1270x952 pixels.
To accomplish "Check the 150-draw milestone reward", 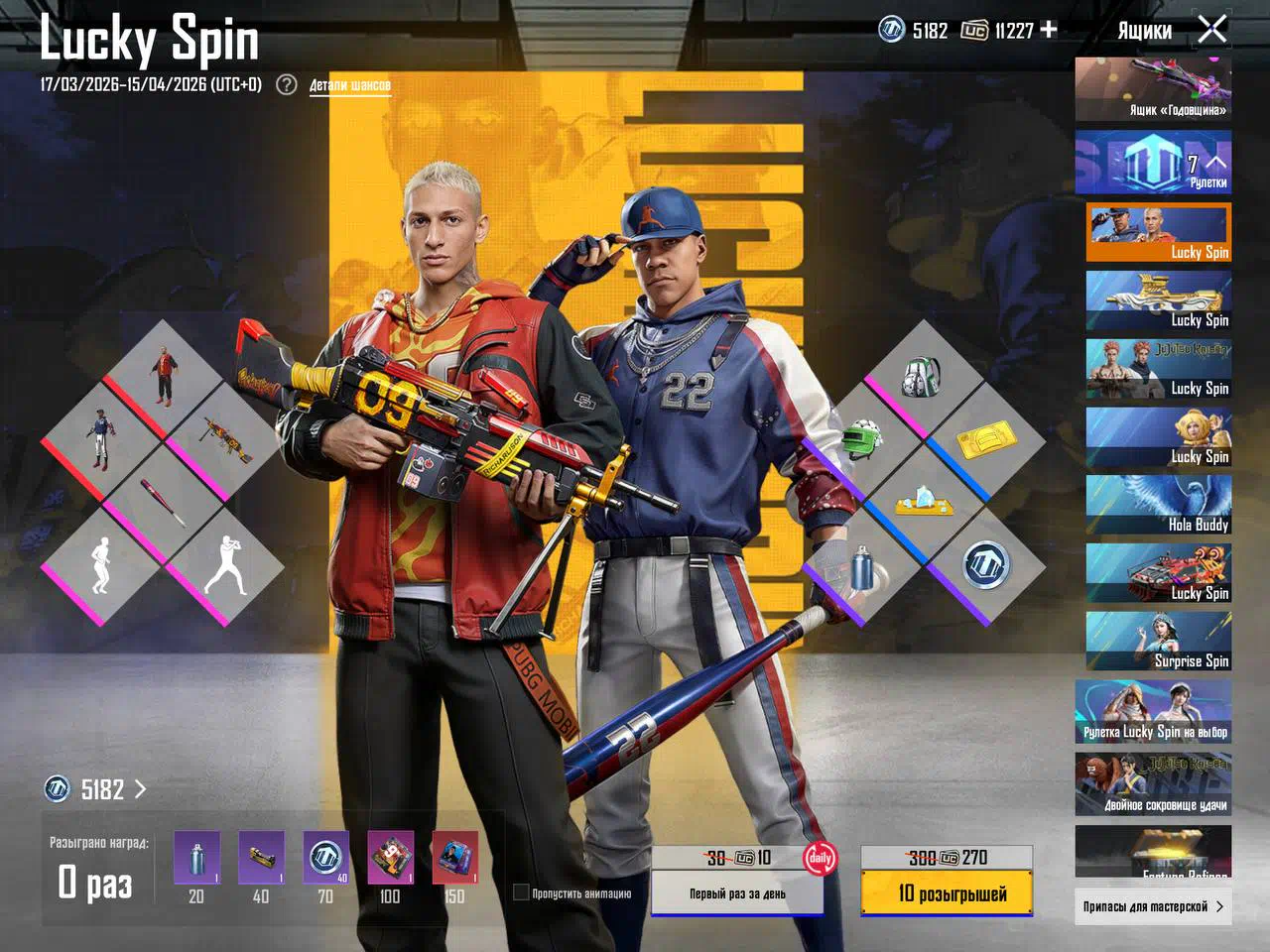I will coord(454,858).
